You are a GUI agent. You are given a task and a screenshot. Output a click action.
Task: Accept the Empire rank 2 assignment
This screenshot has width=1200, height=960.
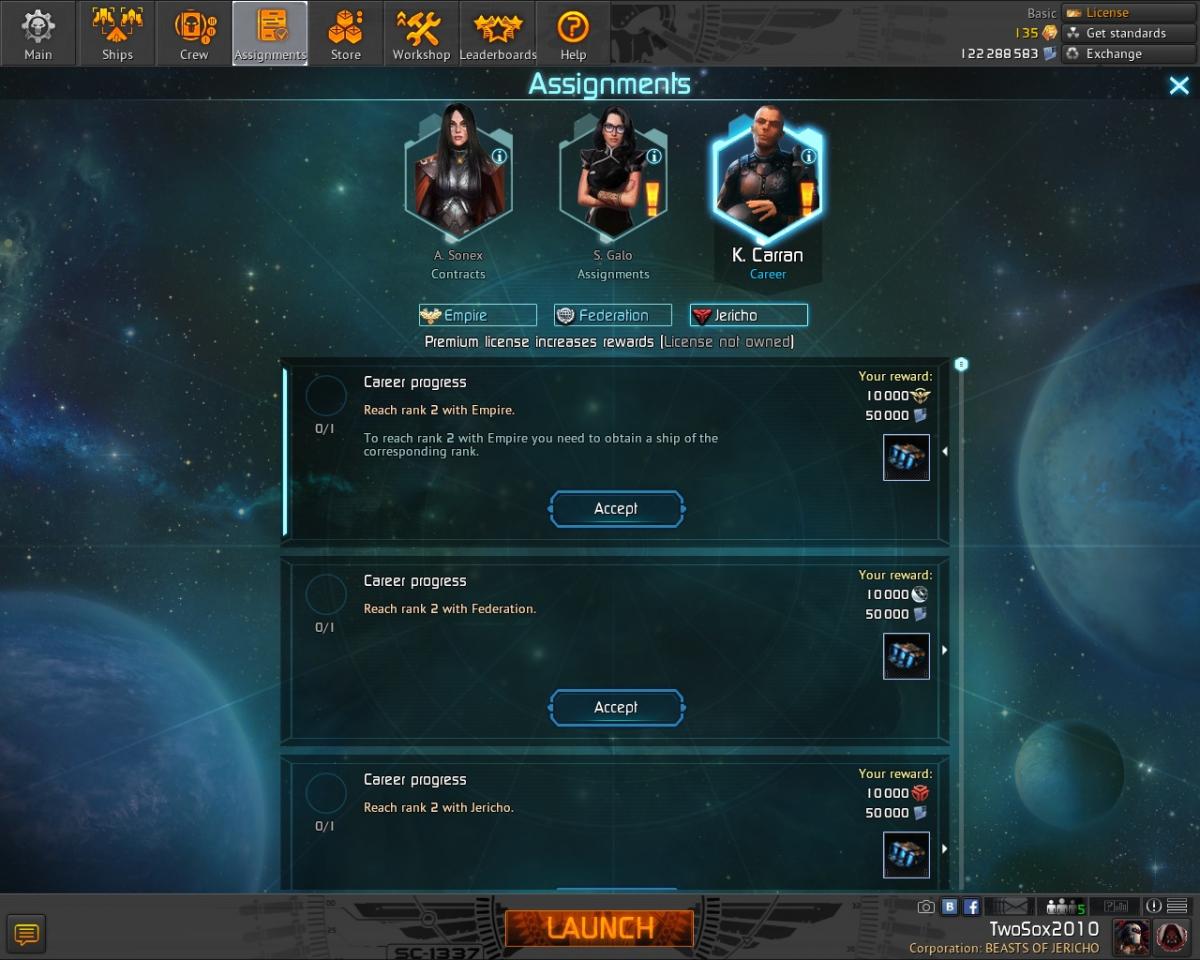click(x=616, y=509)
